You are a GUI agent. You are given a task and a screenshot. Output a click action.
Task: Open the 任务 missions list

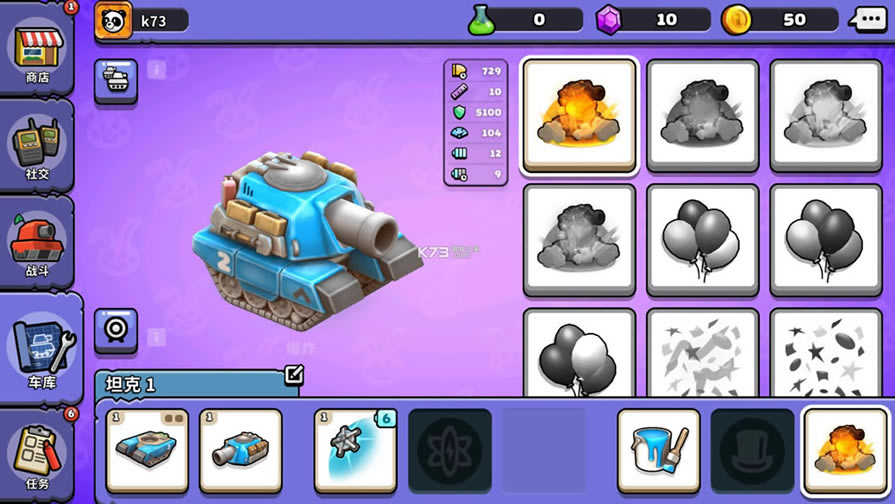[x=37, y=457]
